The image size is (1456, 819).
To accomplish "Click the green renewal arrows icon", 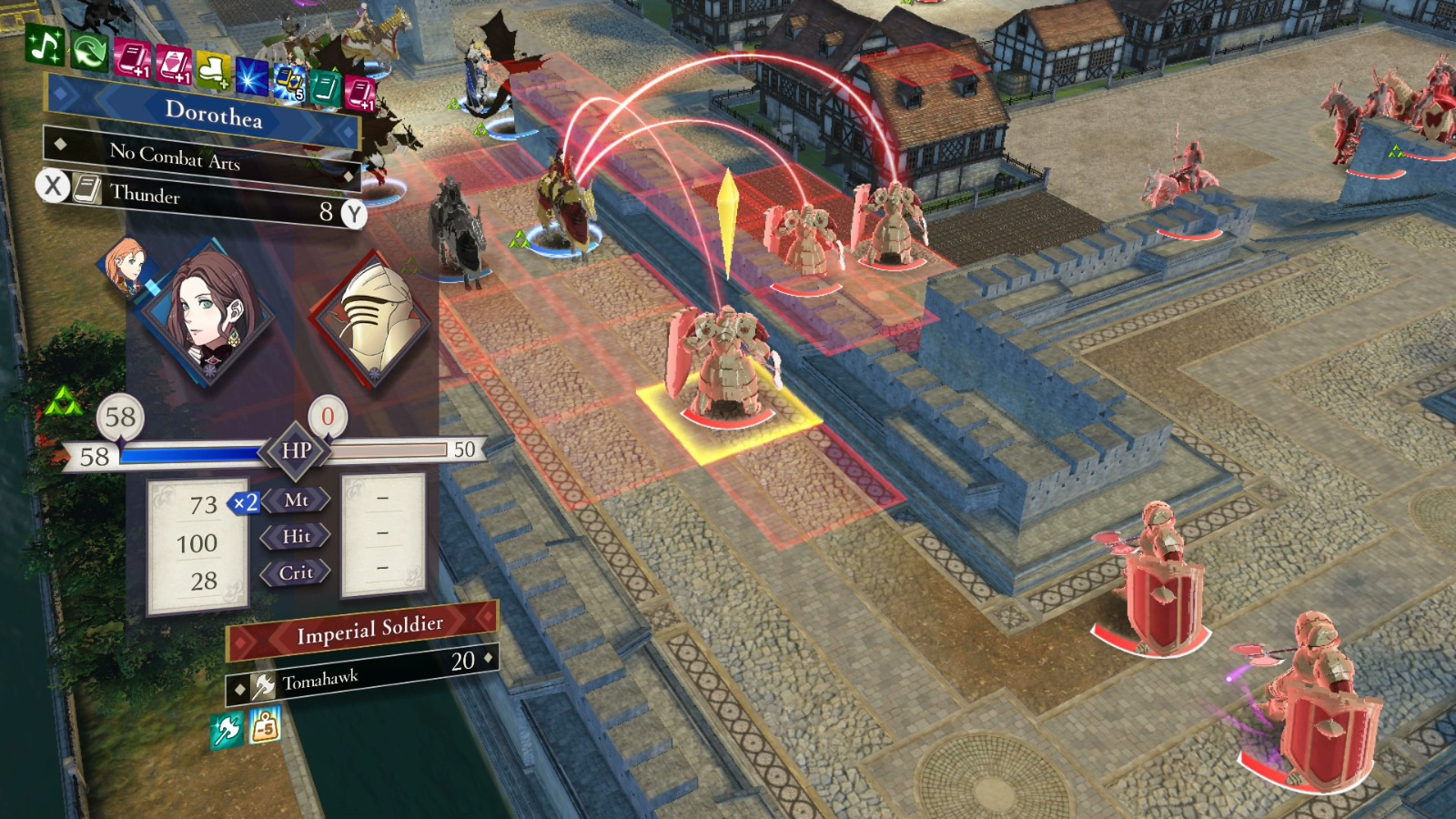I will (87, 52).
